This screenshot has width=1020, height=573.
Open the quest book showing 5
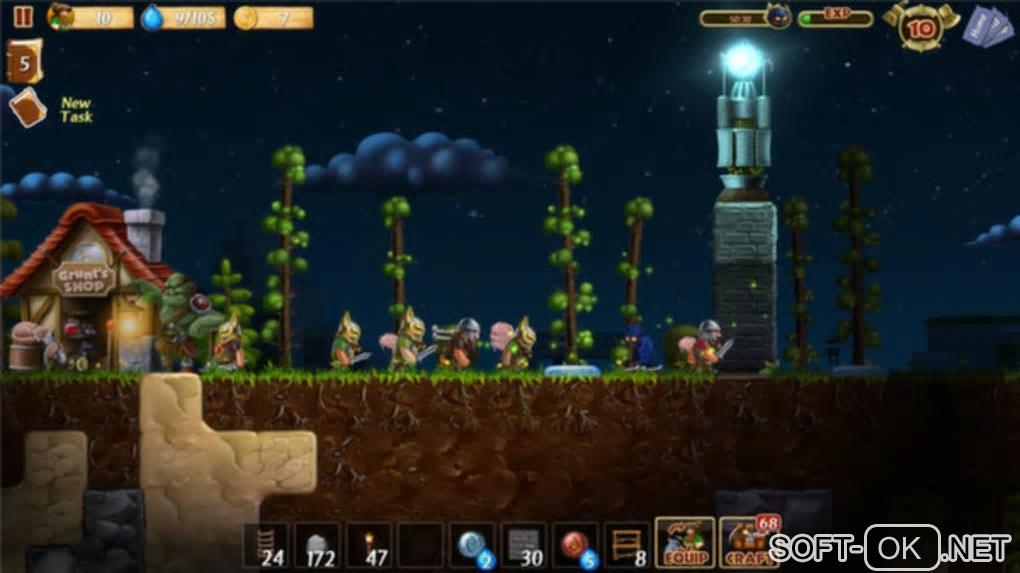[24, 62]
